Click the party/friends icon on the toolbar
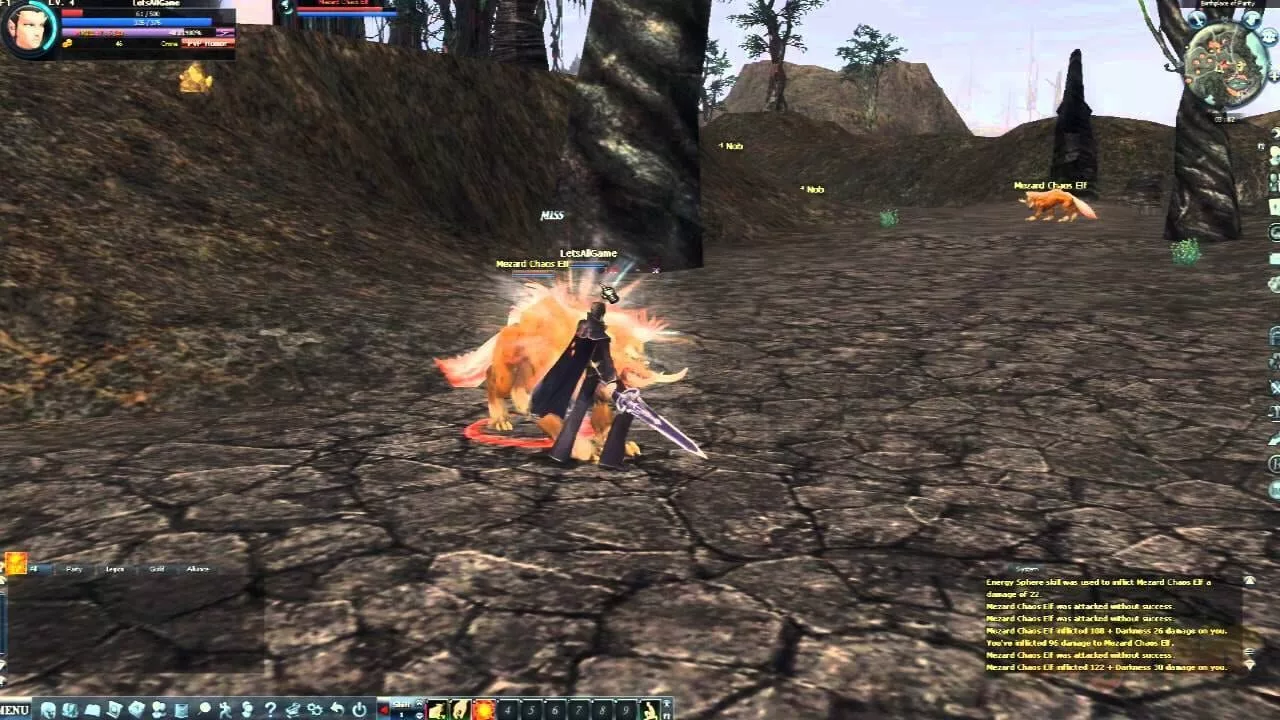Viewport: 1280px width, 720px height. coord(158,708)
